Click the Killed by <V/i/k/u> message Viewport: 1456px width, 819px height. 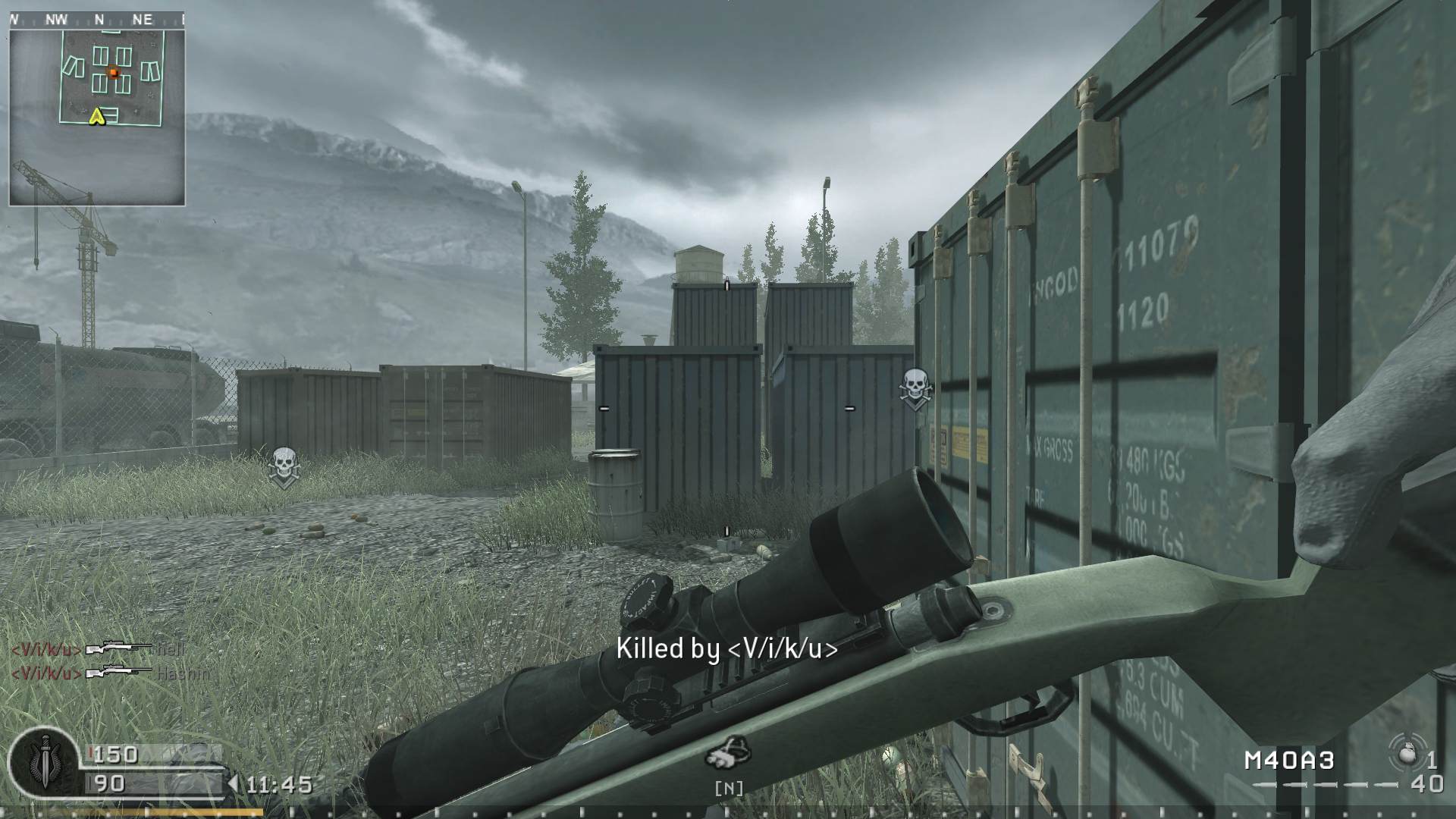pyautogui.click(x=729, y=649)
